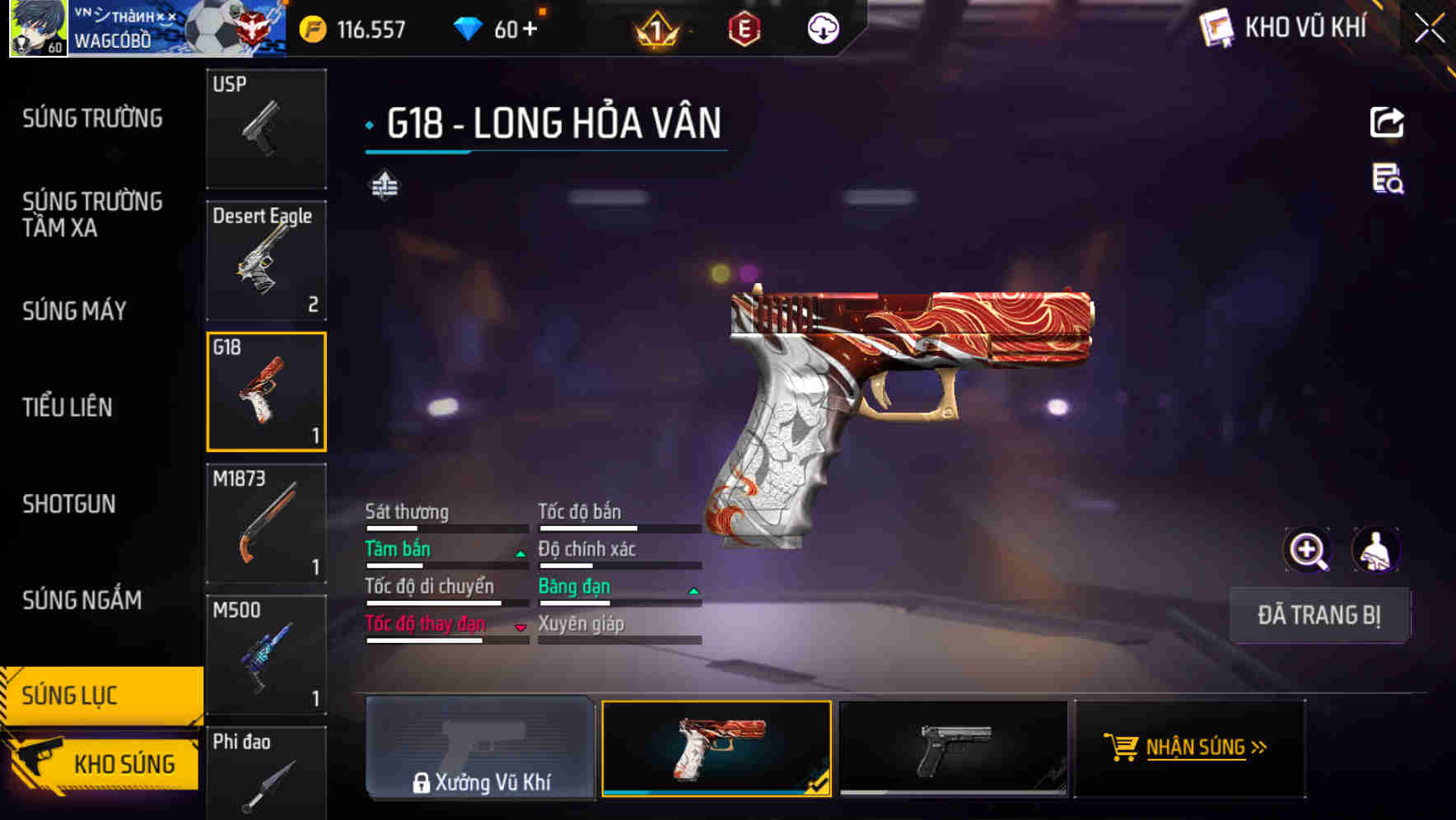Open the Xưởng Vũ Khí locked option
This screenshot has height=820, width=1456.
[480, 748]
